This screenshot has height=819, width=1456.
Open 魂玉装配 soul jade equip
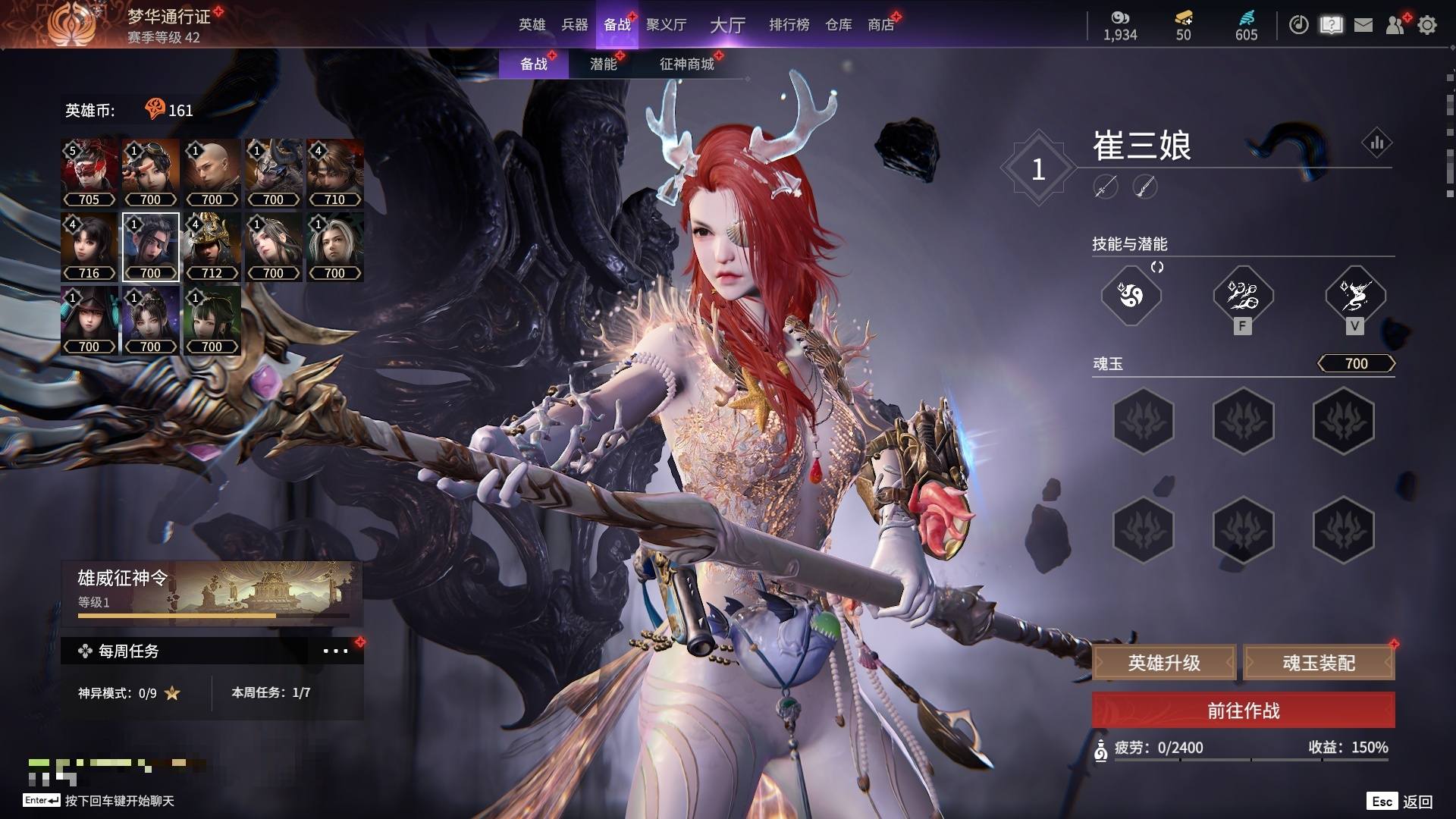coord(1319,664)
